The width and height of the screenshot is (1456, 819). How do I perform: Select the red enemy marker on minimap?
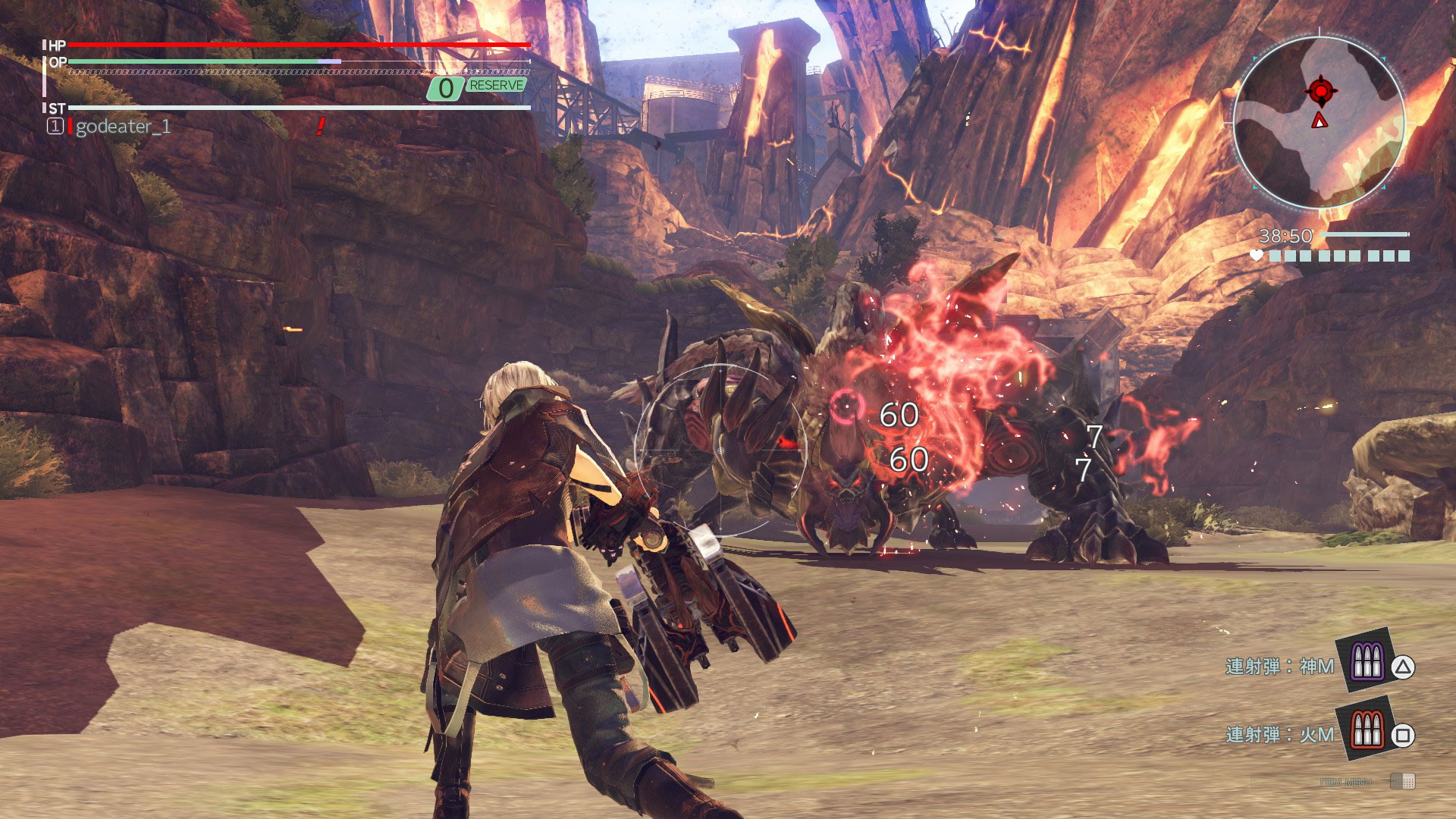(x=1320, y=91)
